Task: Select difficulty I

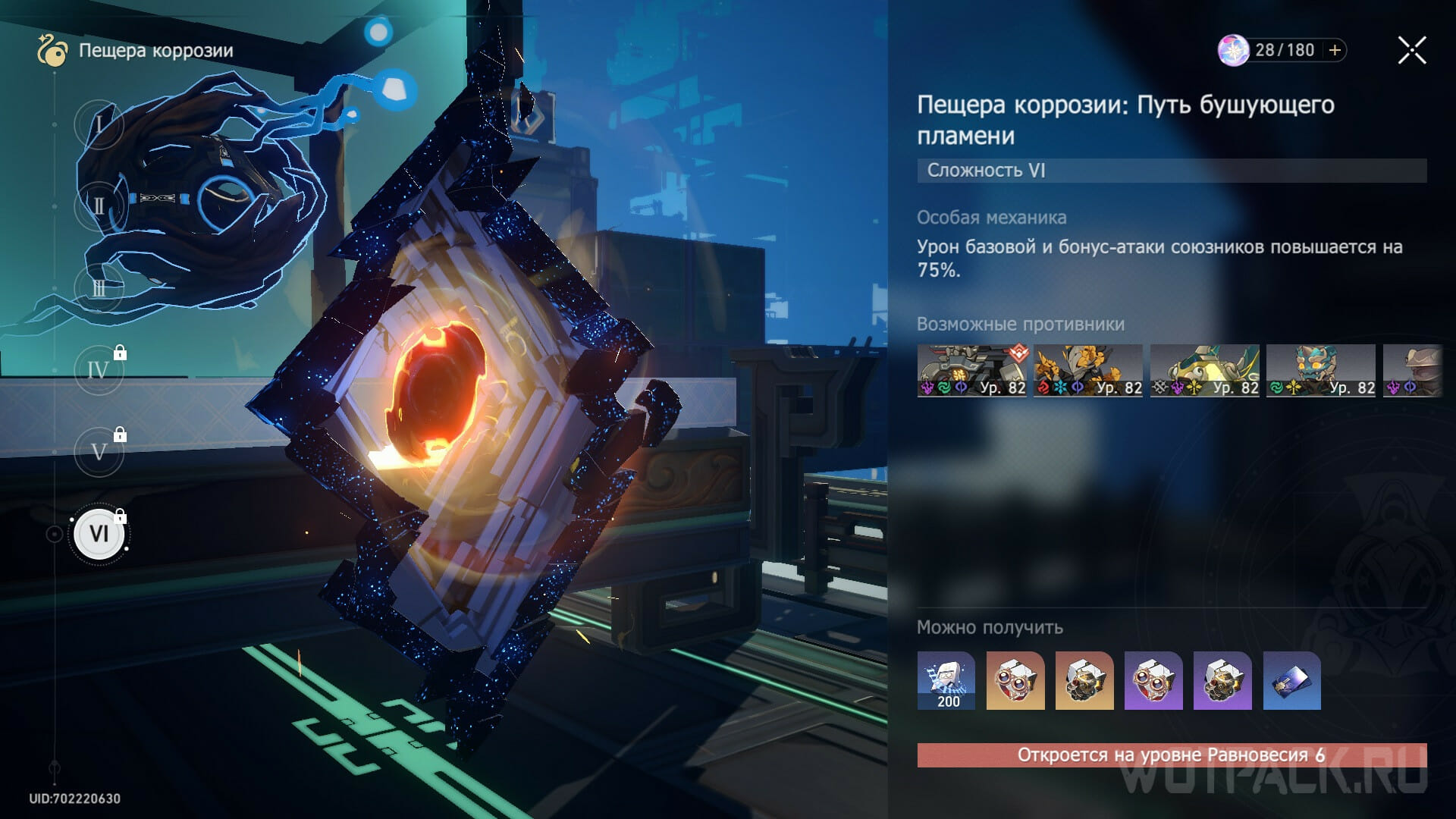Action: click(99, 123)
